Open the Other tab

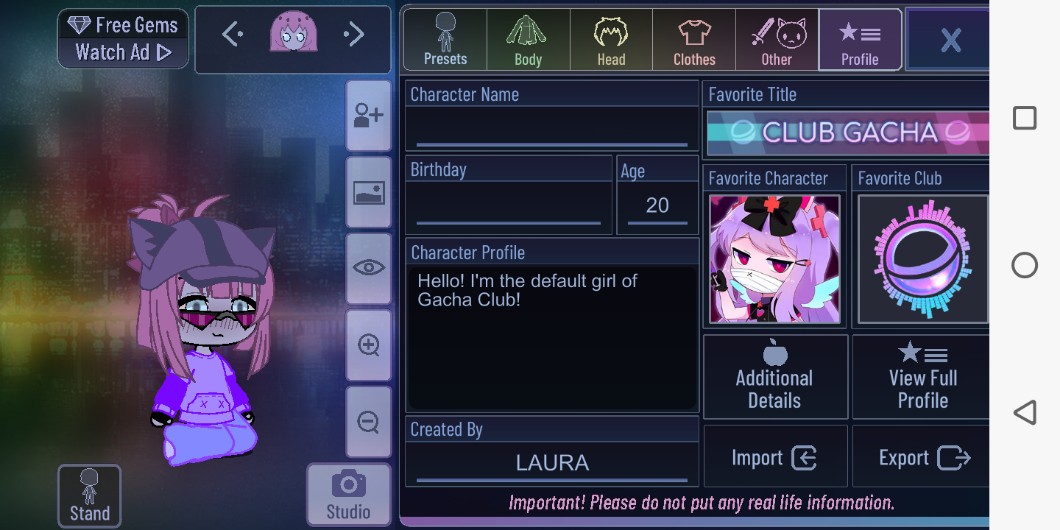pyautogui.click(x=777, y=40)
